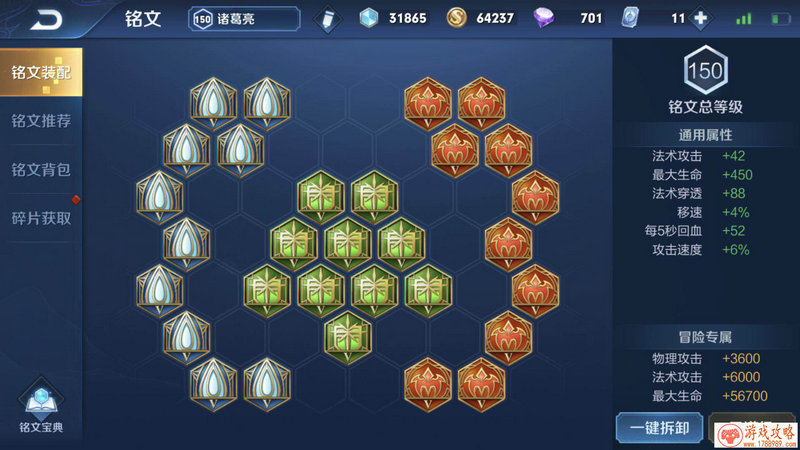
Task: Go back with the return arrow button
Action: (44, 19)
